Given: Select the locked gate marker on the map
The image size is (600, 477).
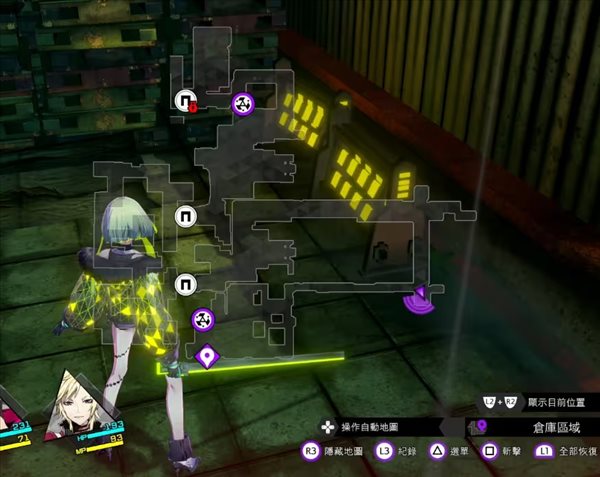Looking at the screenshot, I should pyautogui.click(x=185, y=99).
